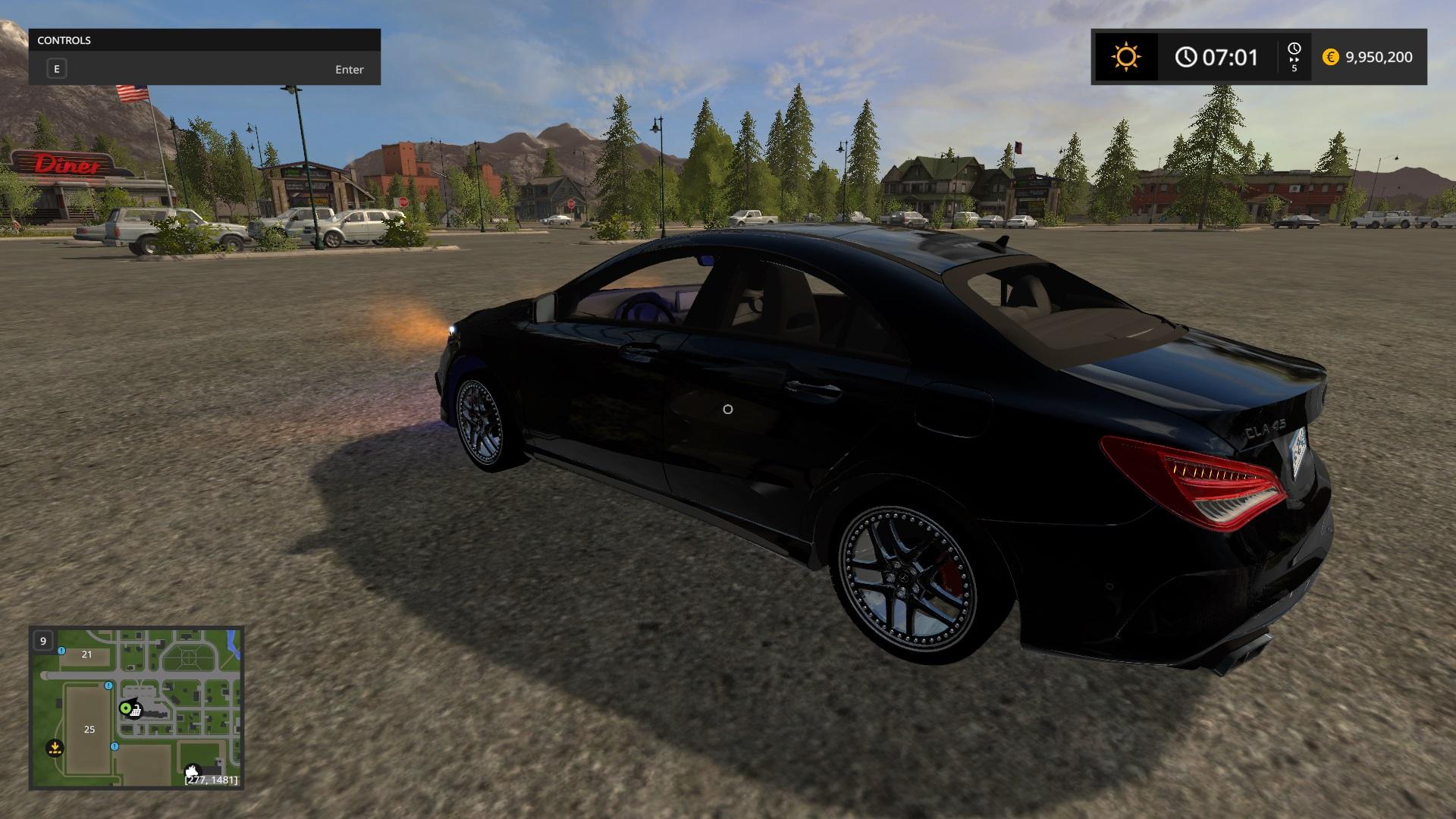Open the minimap in the corner
Viewport: 1456px width, 819px height.
click(136, 708)
